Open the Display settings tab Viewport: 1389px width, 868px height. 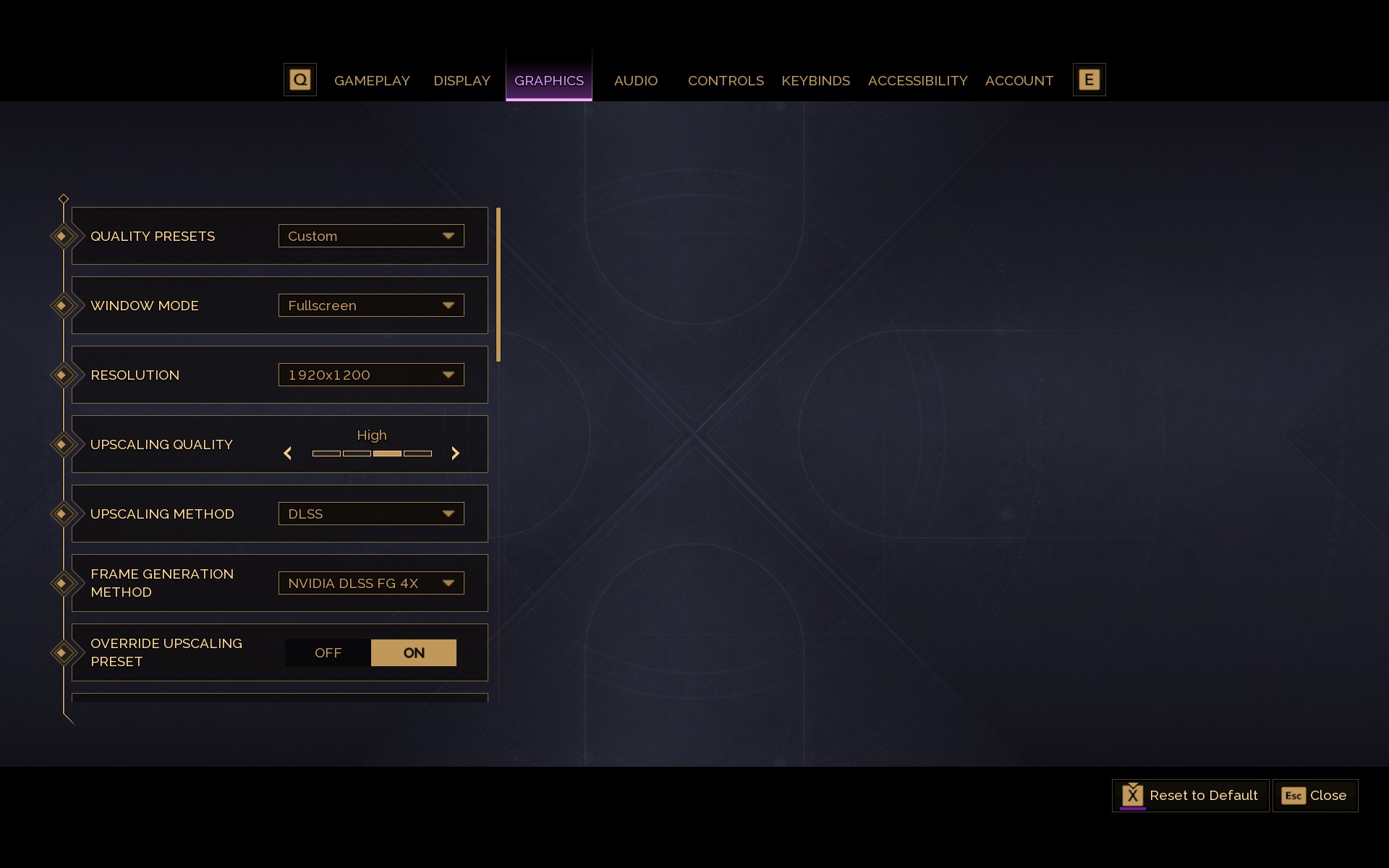point(462,81)
